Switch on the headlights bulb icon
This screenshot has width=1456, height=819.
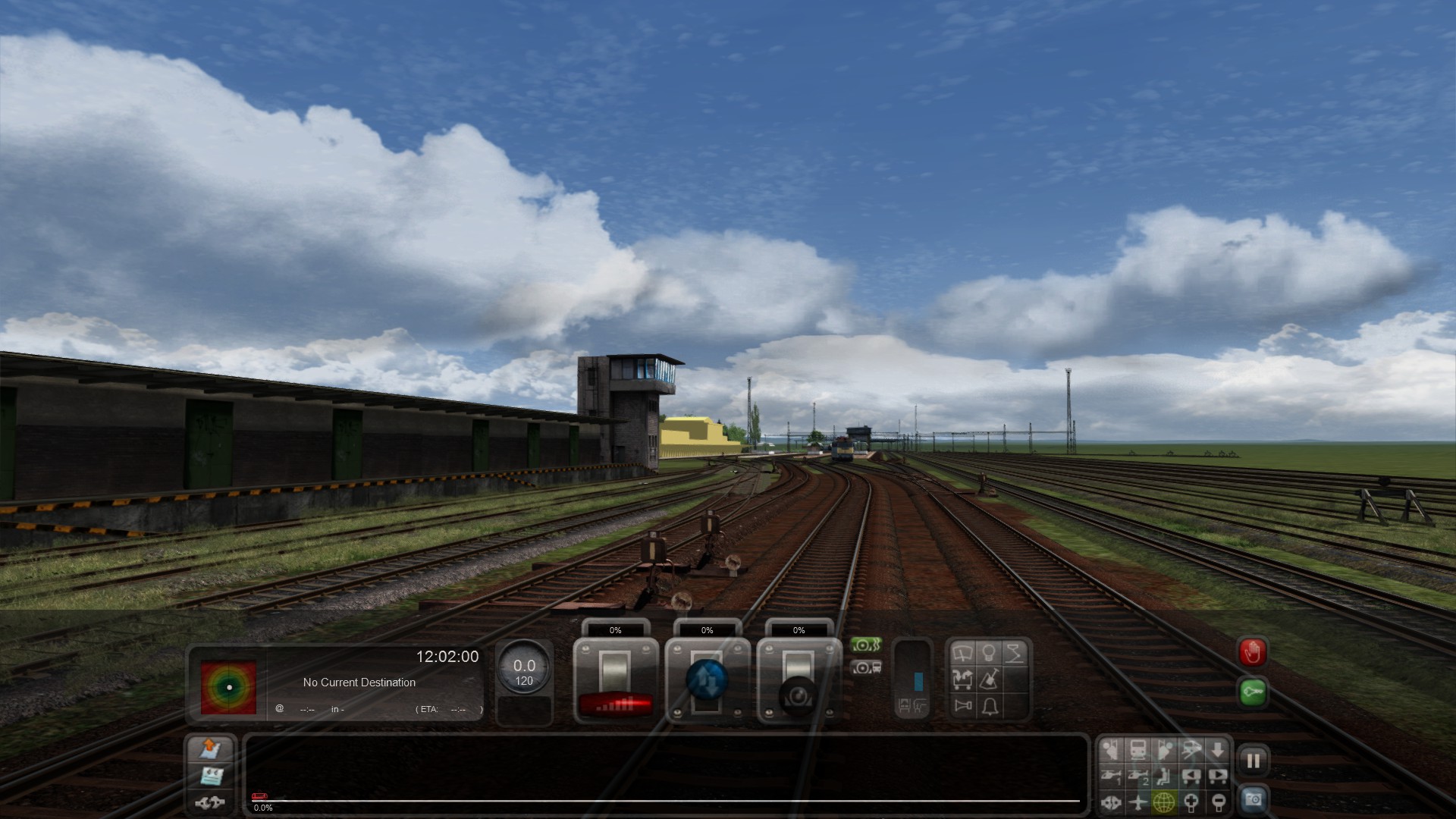click(989, 653)
